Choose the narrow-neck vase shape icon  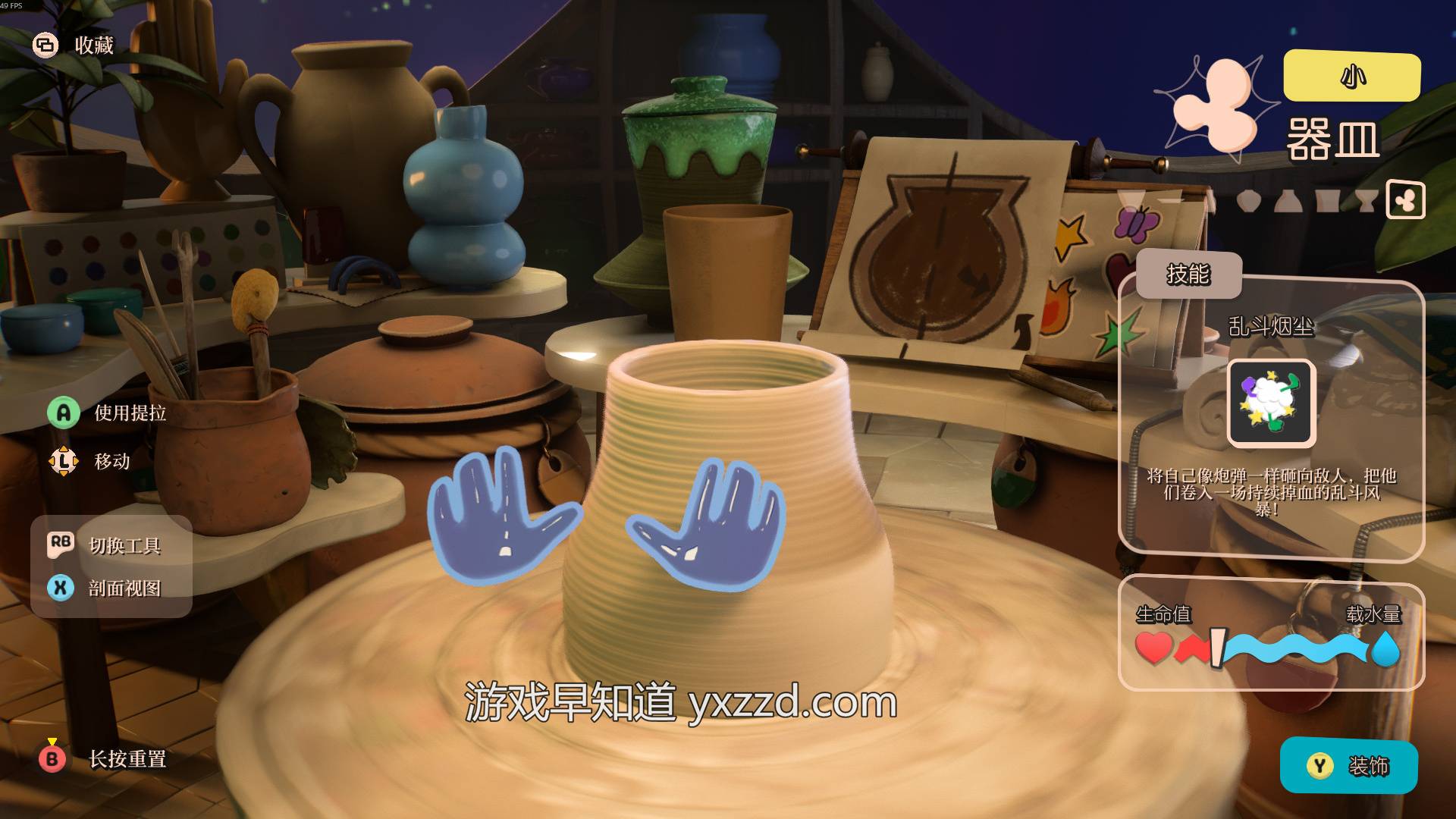1288,201
